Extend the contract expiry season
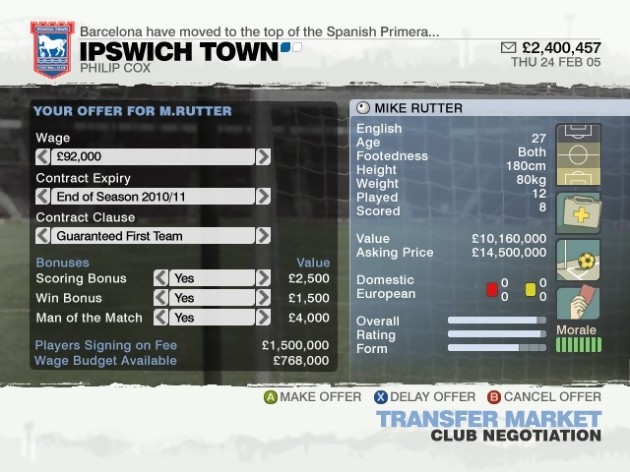 pyautogui.click(x=263, y=196)
